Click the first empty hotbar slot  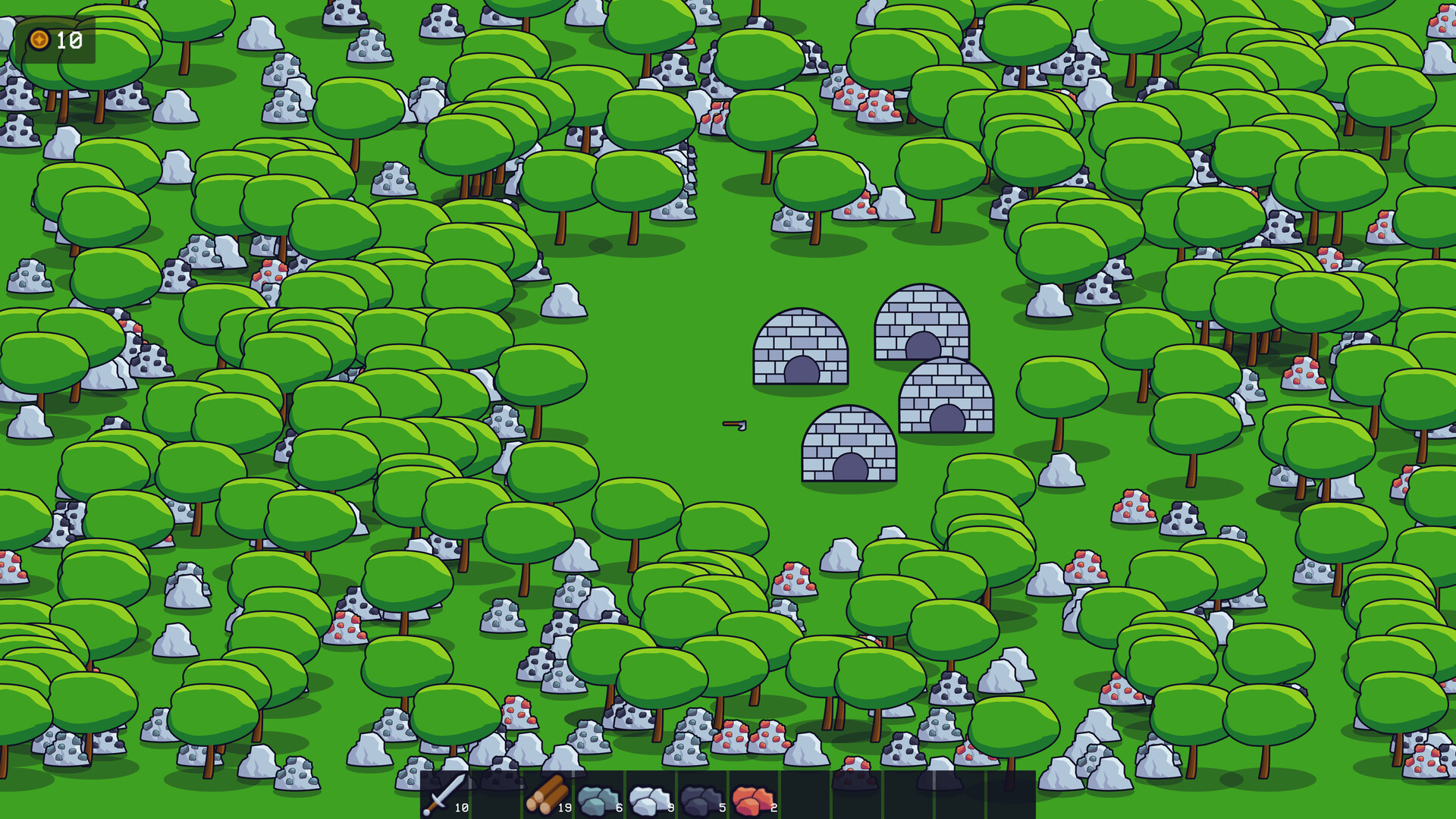497,795
